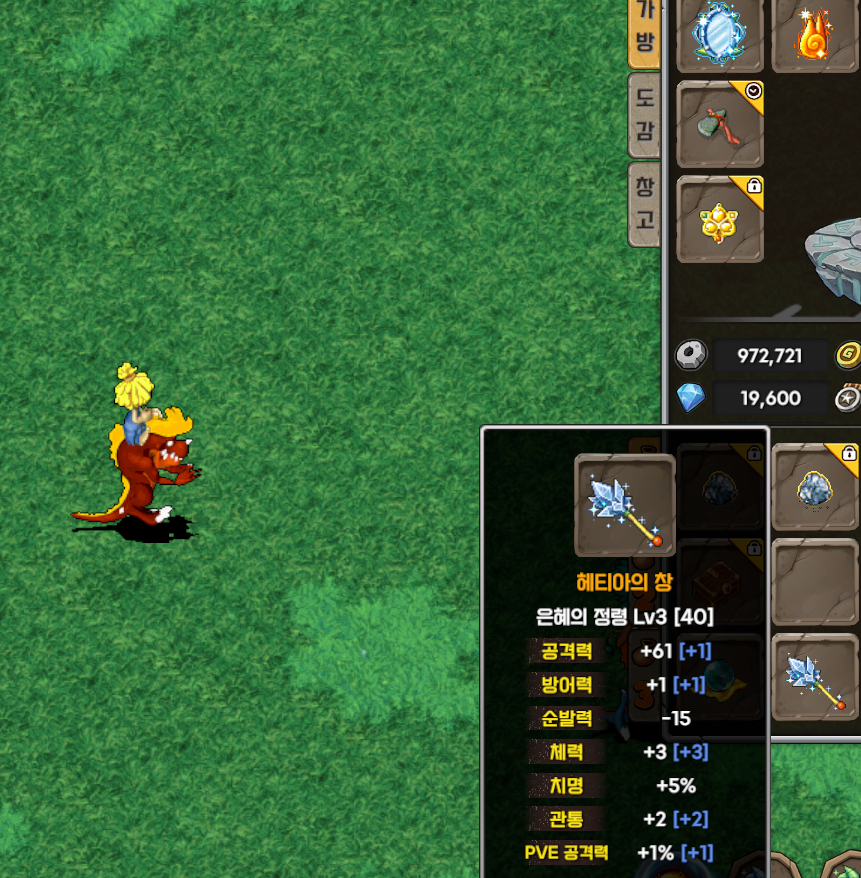861x878 pixels.
Task: Open the 도감 encyclopedia tab
Action: 645,114
